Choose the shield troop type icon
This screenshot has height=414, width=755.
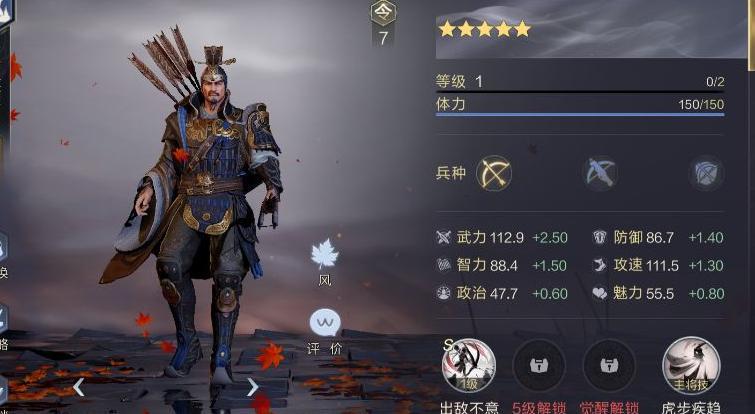point(706,173)
